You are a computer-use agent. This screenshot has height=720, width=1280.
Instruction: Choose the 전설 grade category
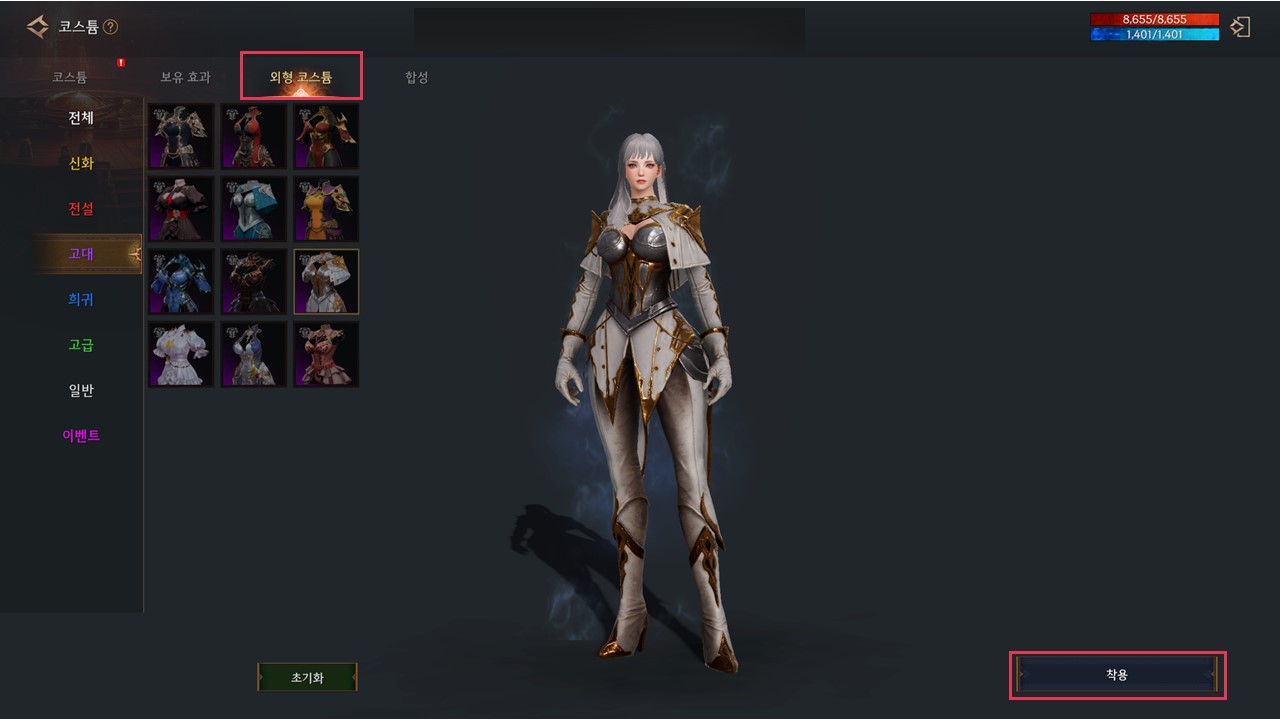pyautogui.click(x=81, y=209)
